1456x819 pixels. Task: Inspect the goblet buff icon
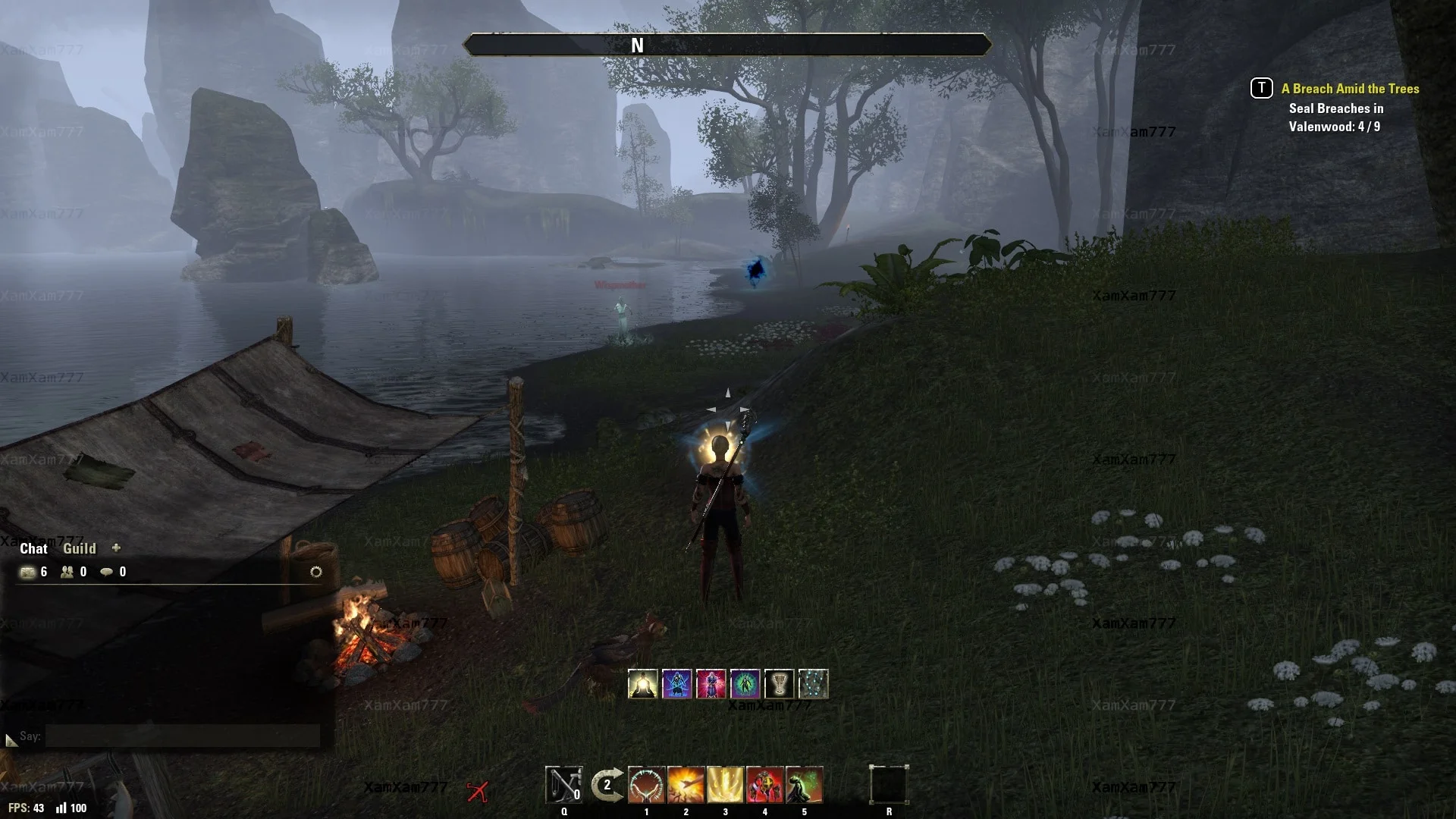click(x=779, y=684)
